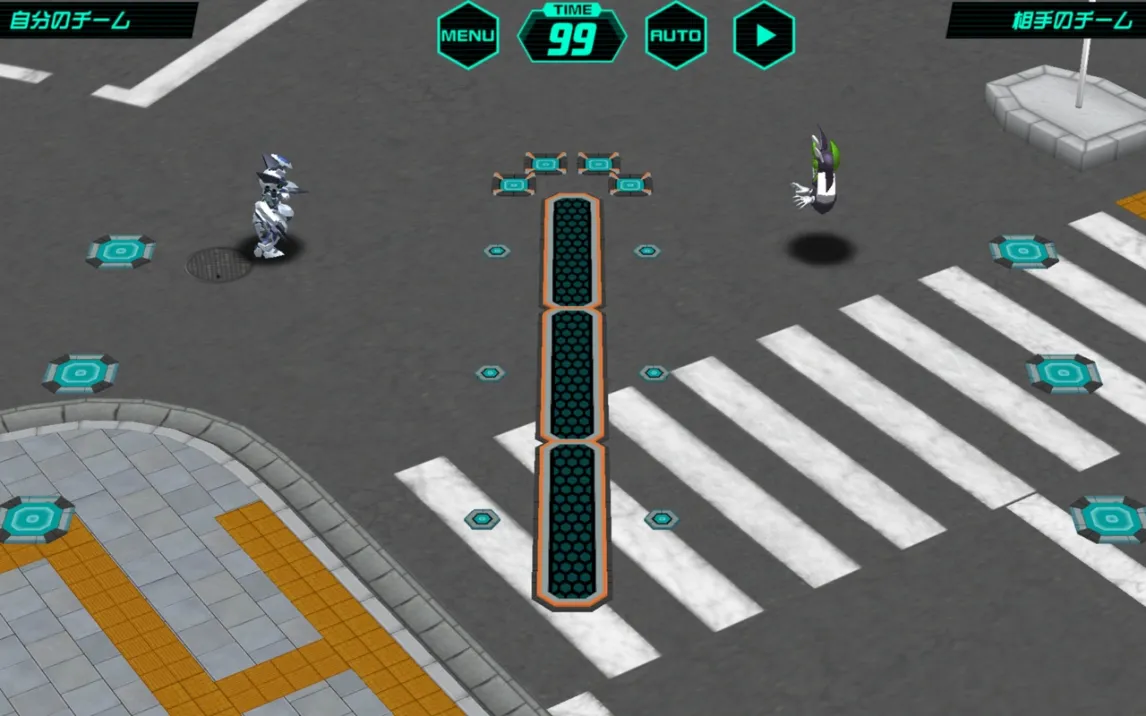Start the match with the play button
The width and height of the screenshot is (1146, 716).
(x=764, y=35)
